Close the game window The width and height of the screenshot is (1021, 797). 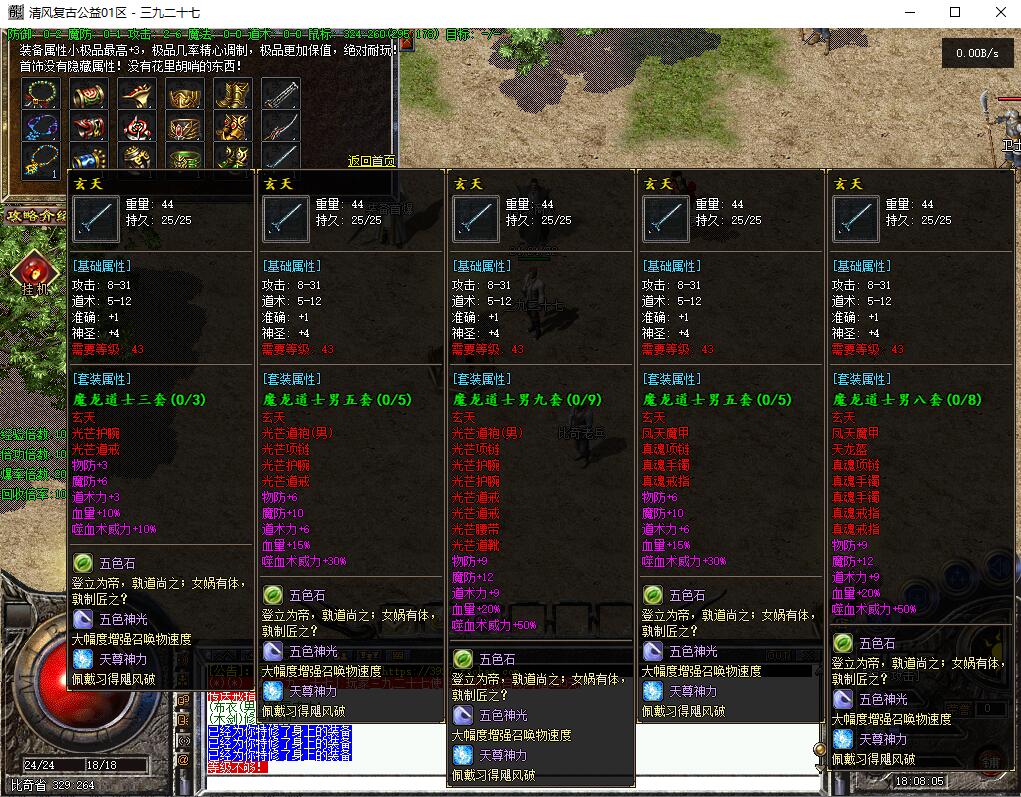pyautogui.click(x=1001, y=13)
